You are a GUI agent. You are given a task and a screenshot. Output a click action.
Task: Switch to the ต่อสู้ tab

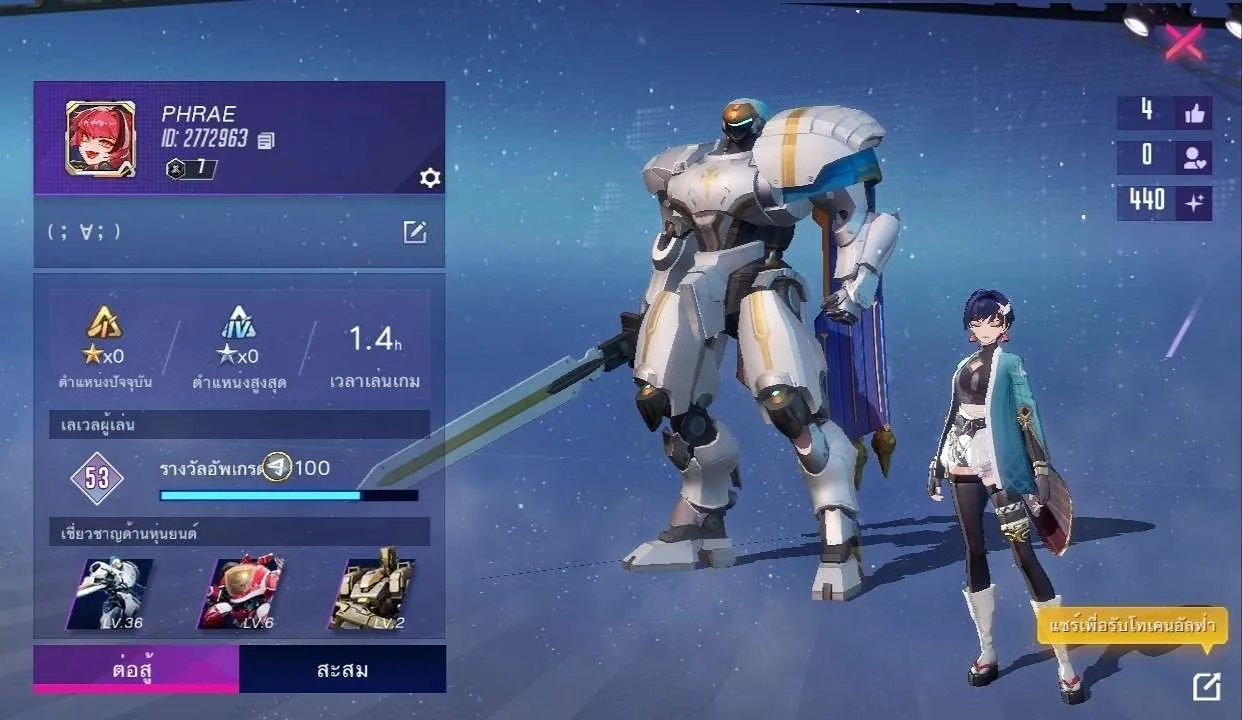click(x=136, y=669)
